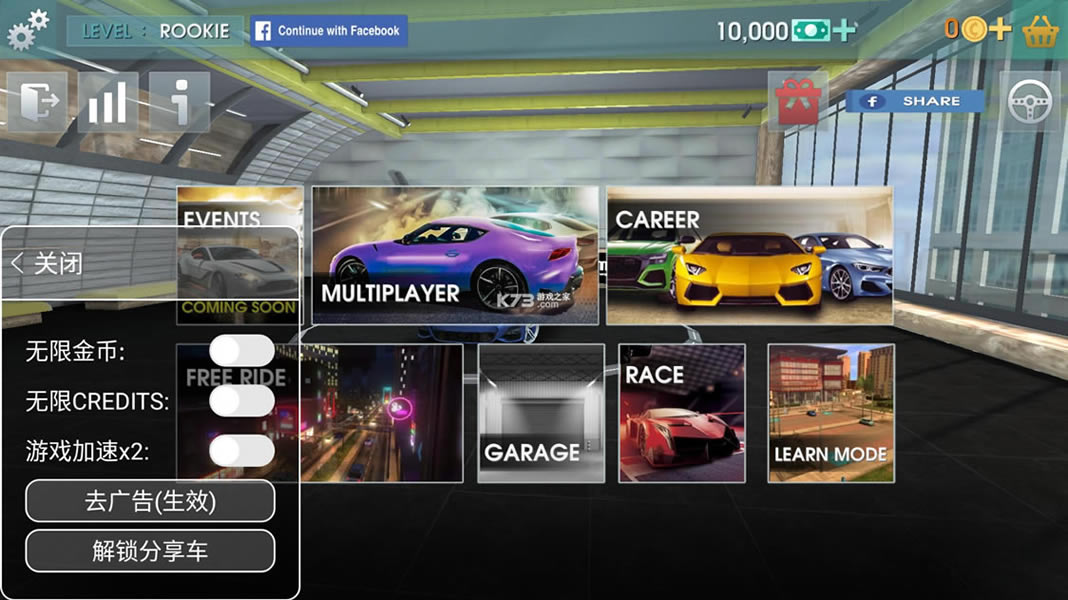Open Learn Mode

831,413
